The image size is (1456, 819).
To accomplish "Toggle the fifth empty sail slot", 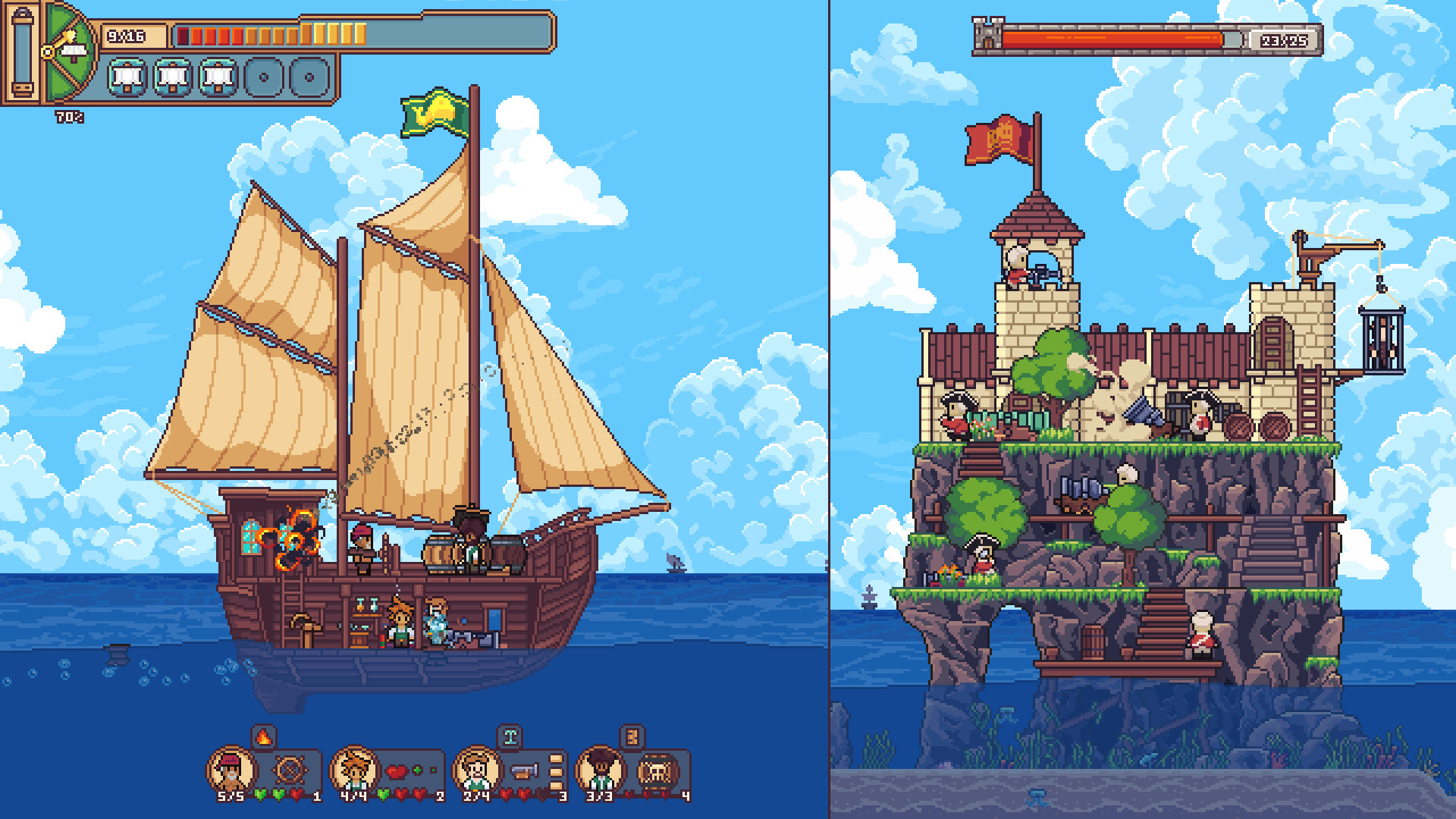I will (307, 74).
